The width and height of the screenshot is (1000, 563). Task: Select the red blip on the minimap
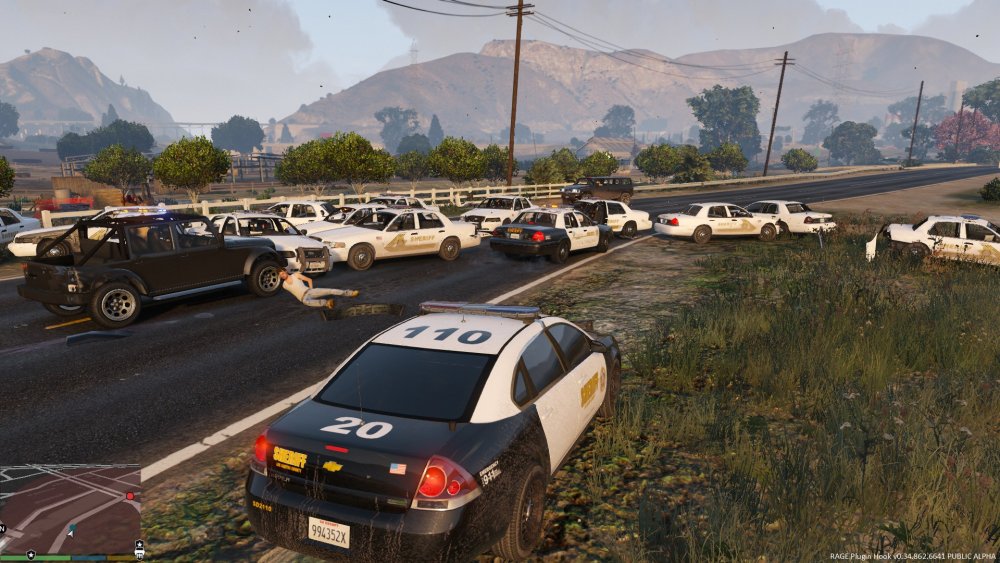click(129, 496)
